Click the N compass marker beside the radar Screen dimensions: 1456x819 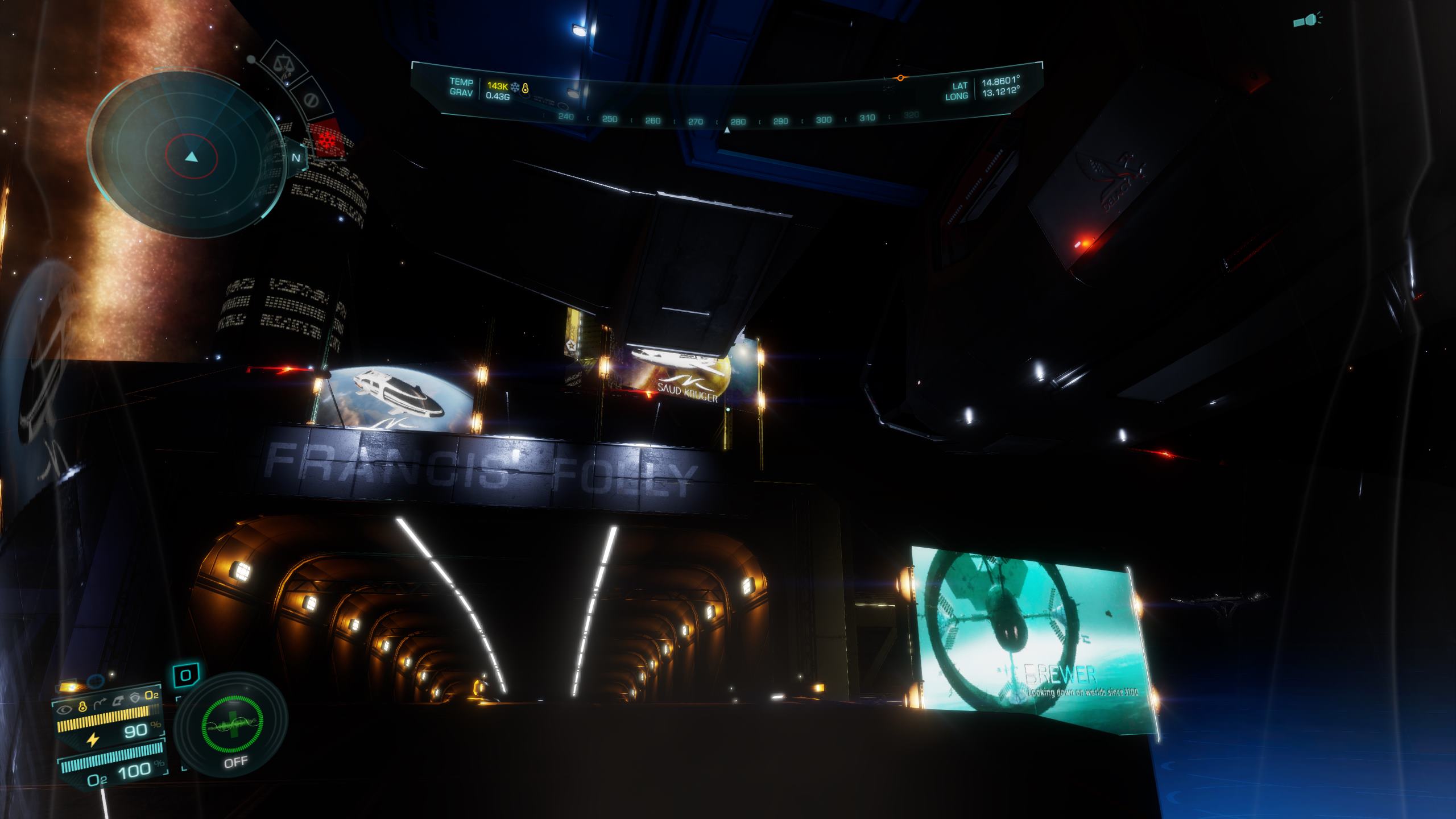(x=296, y=158)
